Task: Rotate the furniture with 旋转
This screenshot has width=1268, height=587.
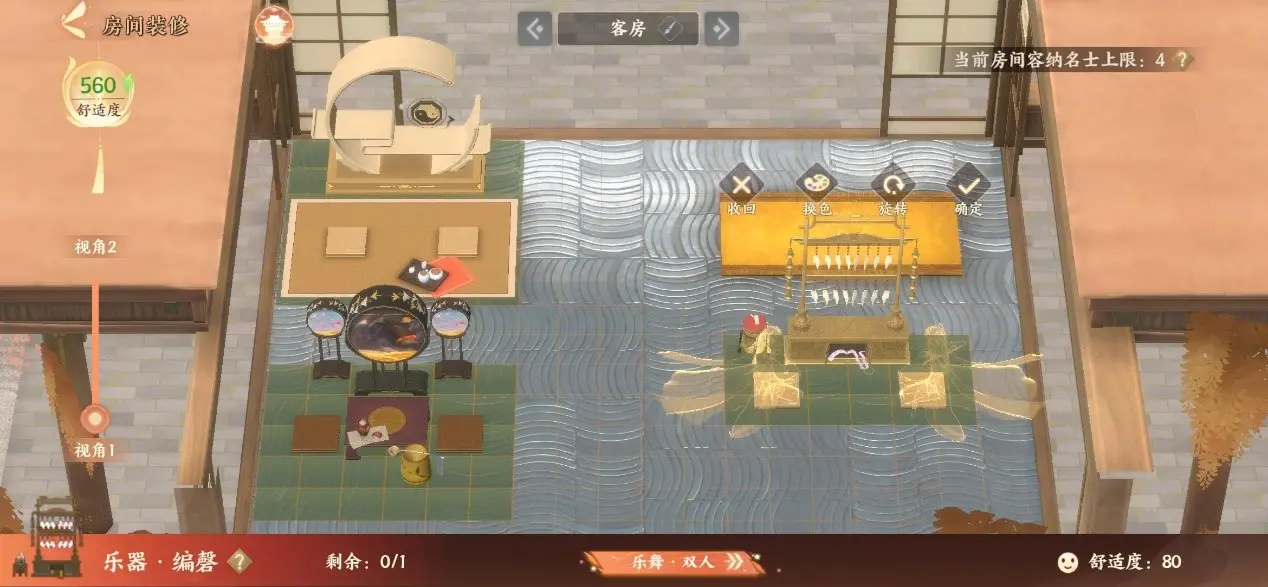Action: (892, 184)
